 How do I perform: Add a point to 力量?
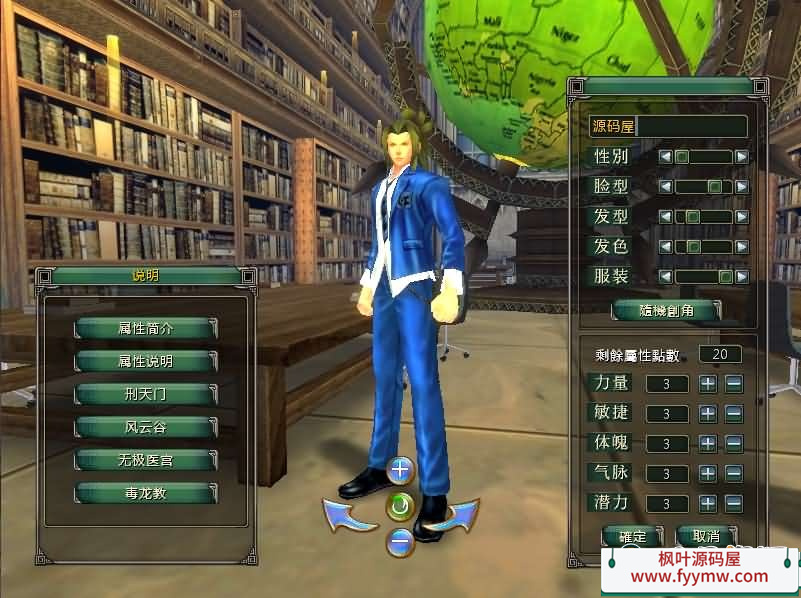tap(708, 383)
